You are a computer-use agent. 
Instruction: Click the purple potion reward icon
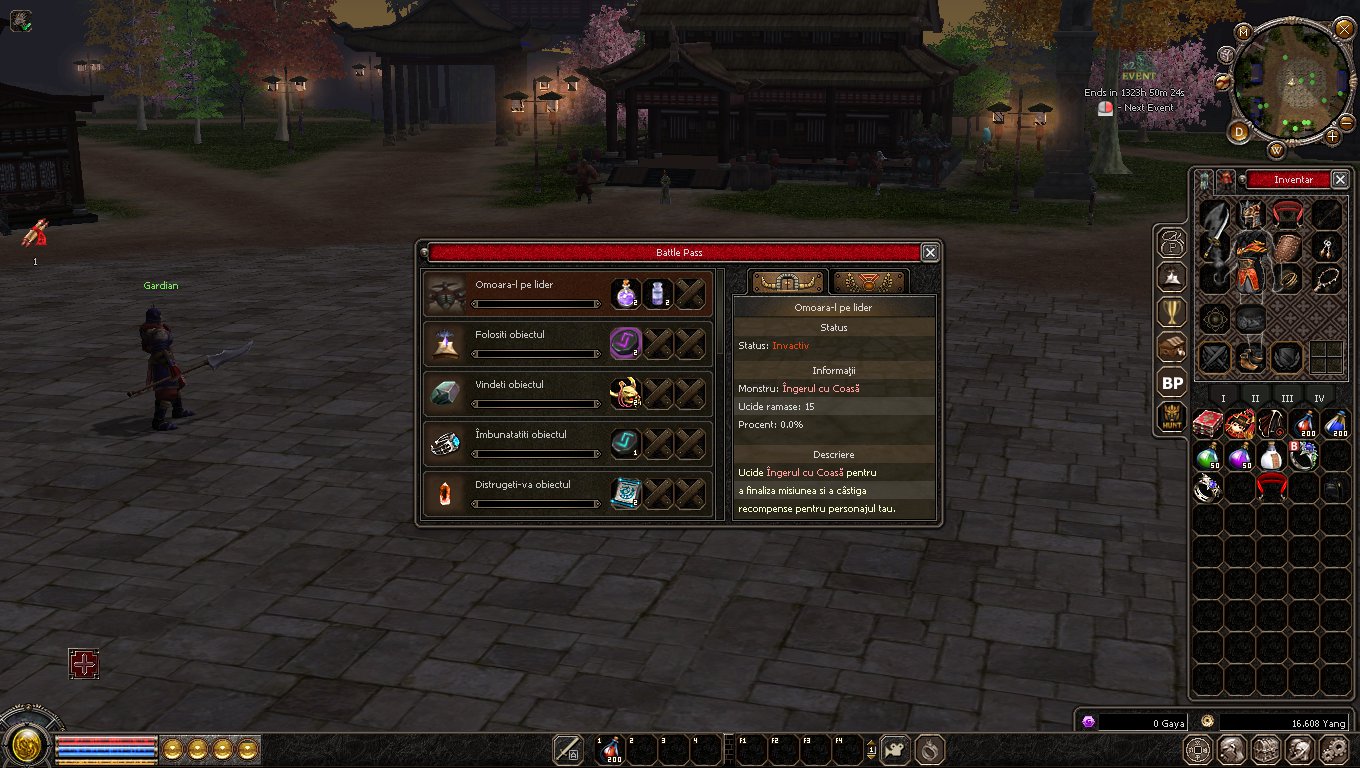[x=626, y=293]
